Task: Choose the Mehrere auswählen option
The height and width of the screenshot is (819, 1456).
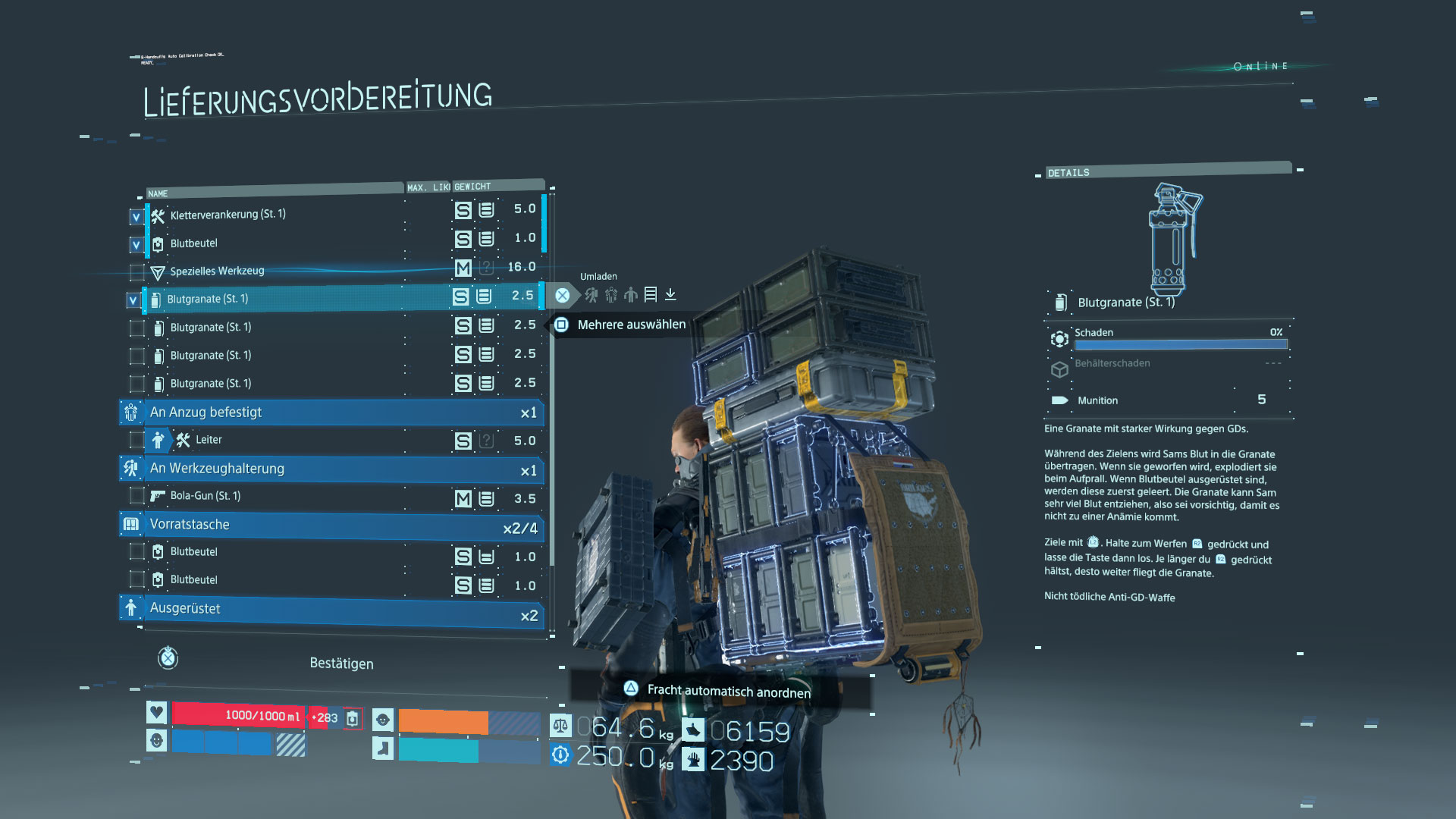Action: [631, 325]
